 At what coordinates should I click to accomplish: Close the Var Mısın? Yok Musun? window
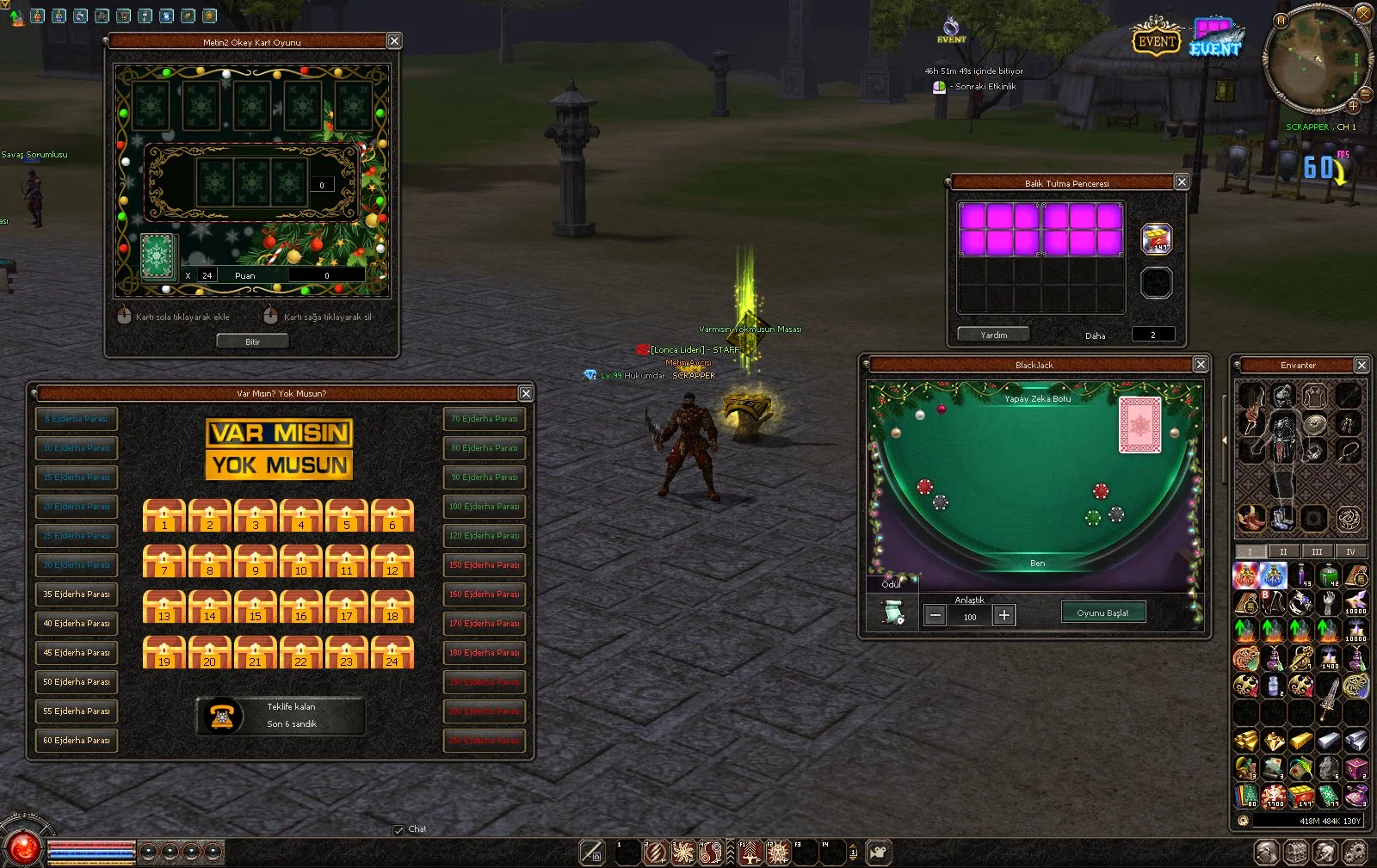[526, 393]
